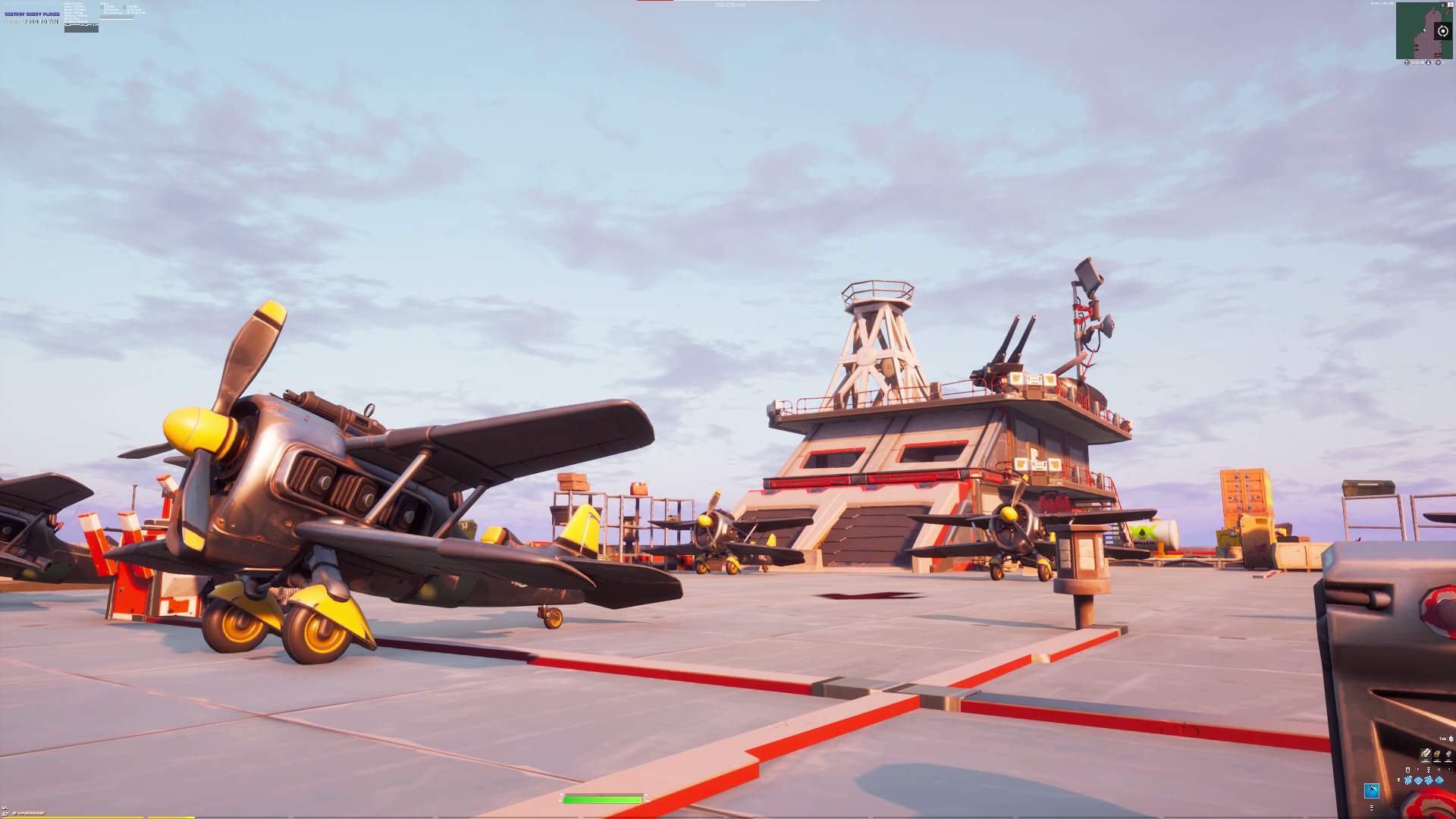Click the net graph overlay panel
The width and height of the screenshot is (1456, 819).
pyautogui.click(x=81, y=28)
